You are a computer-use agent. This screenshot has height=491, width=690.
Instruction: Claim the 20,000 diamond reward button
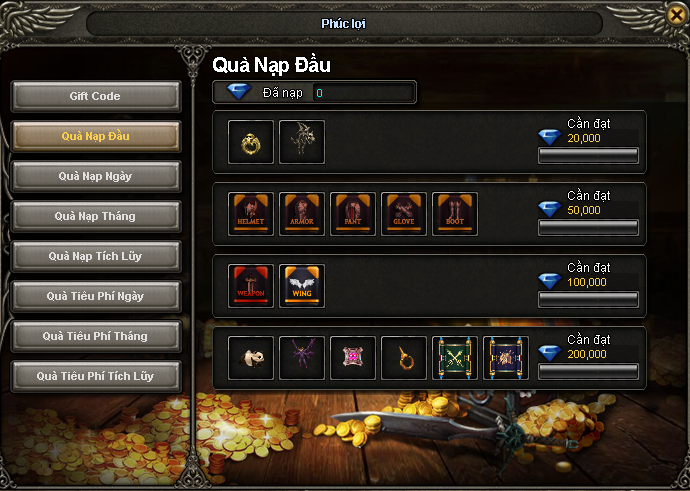pyautogui.click(x=588, y=155)
